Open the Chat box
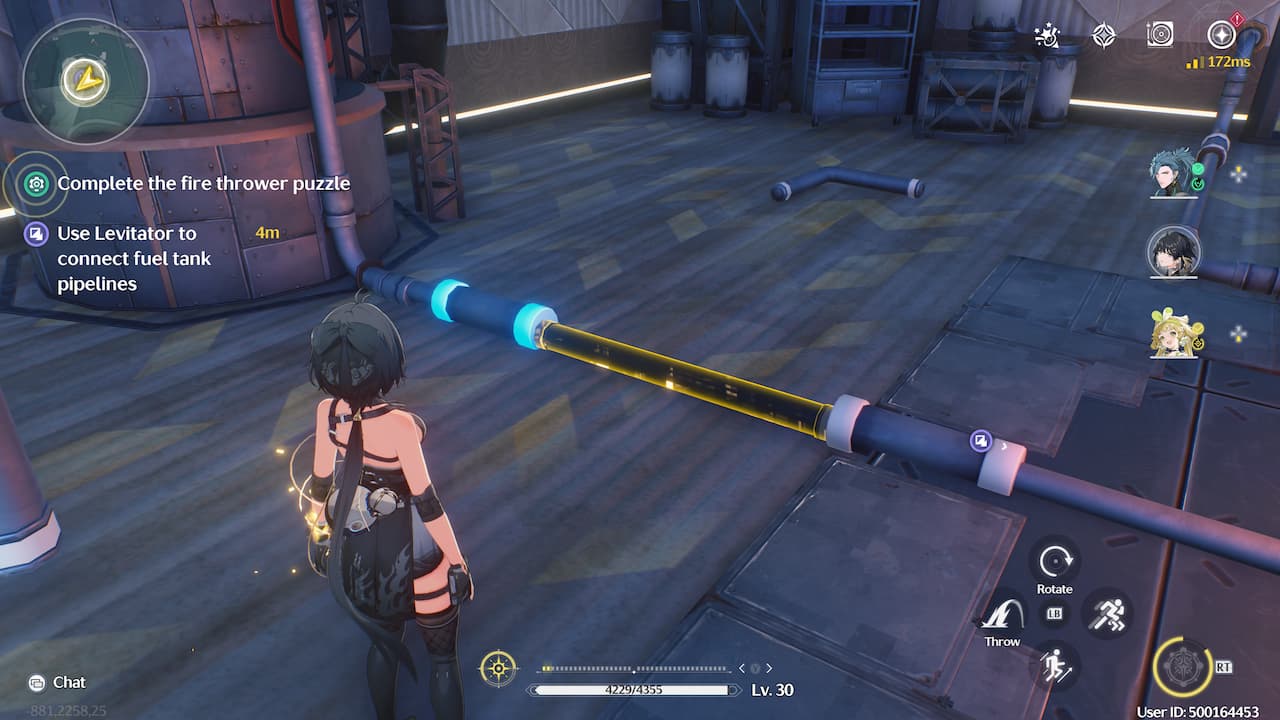 coord(58,682)
